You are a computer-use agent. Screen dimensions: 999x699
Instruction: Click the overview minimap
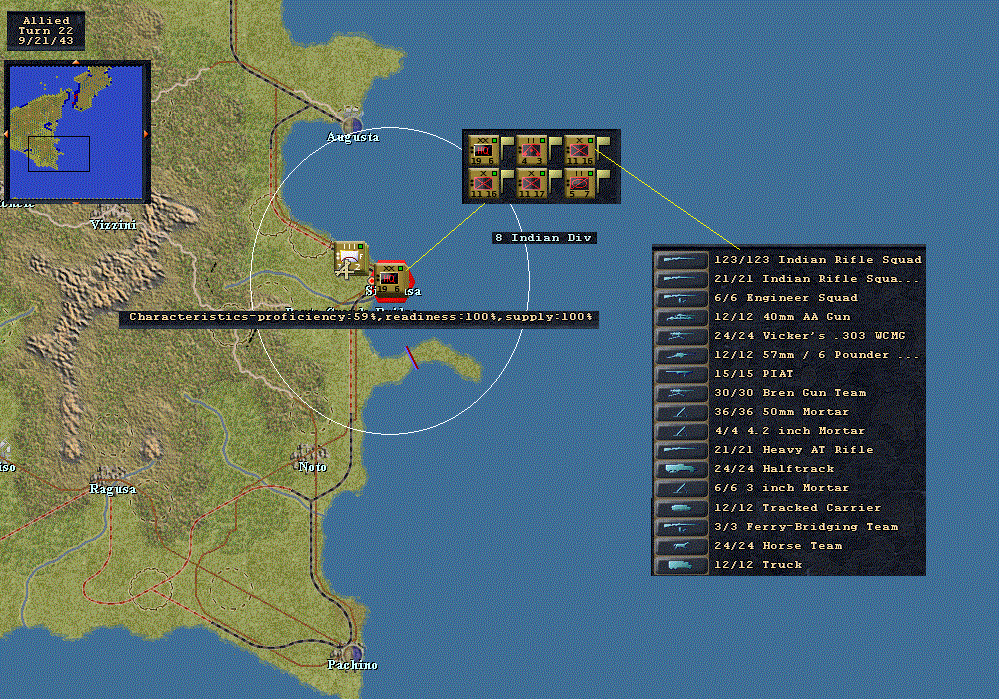[x=76, y=131]
